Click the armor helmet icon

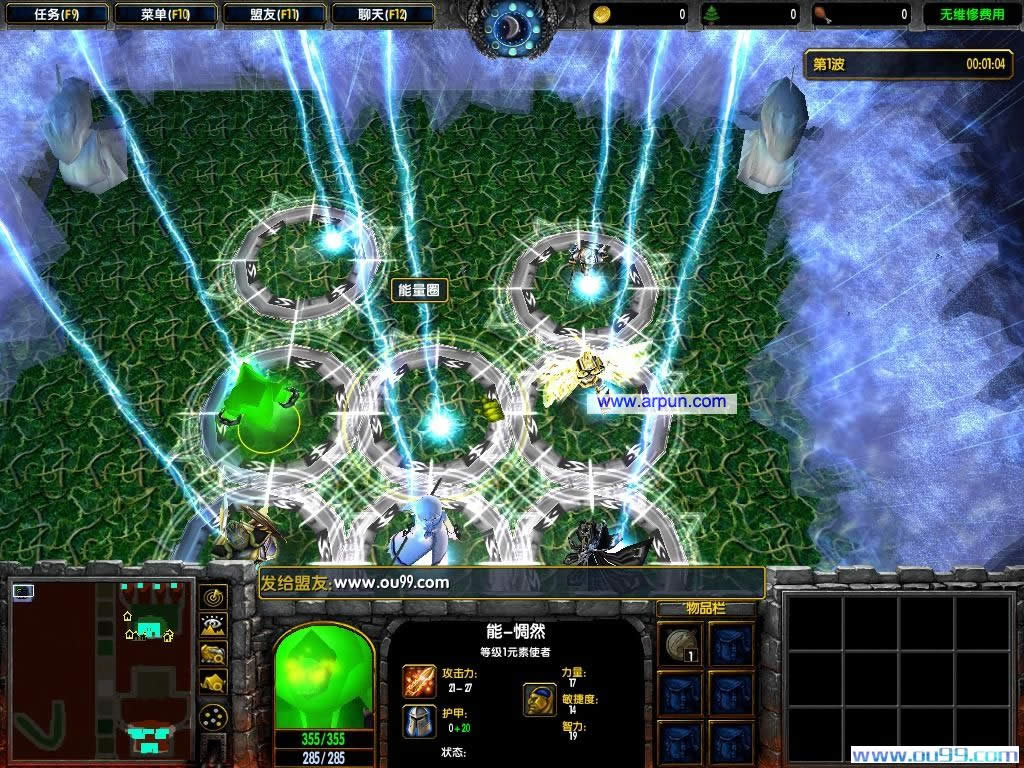(x=418, y=721)
